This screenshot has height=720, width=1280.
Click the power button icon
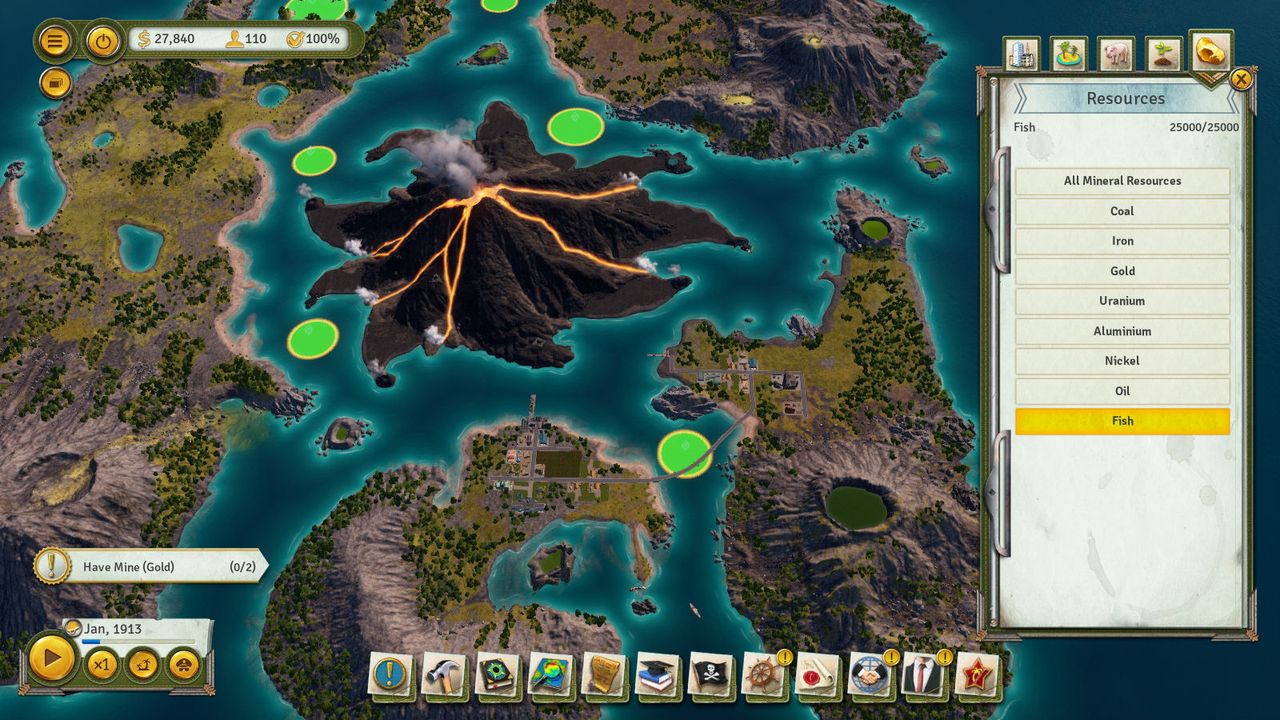point(103,41)
